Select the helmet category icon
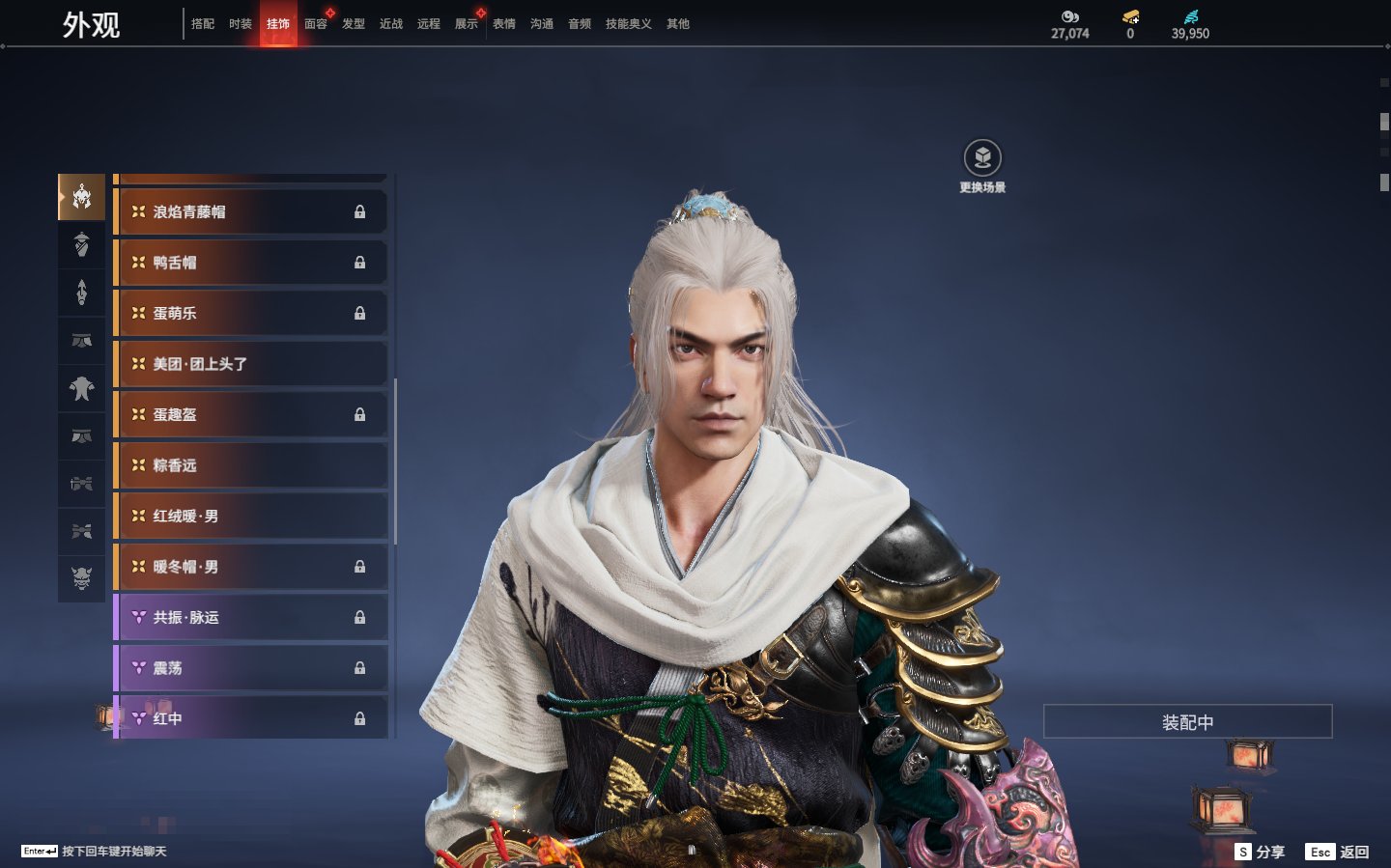This screenshot has height=868, width=1391. [x=82, y=197]
